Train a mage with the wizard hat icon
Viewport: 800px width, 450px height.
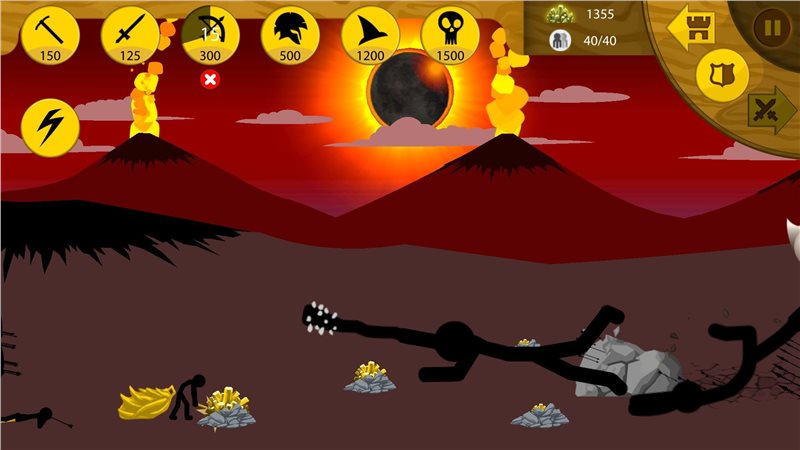click(370, 33)
